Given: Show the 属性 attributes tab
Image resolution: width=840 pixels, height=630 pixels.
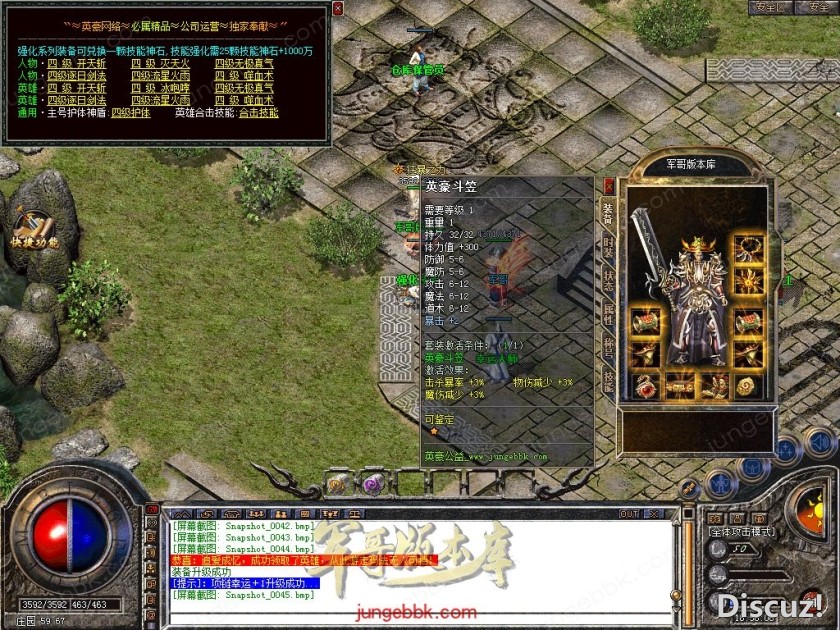Looking at the screenshot, I should point(608,314).
